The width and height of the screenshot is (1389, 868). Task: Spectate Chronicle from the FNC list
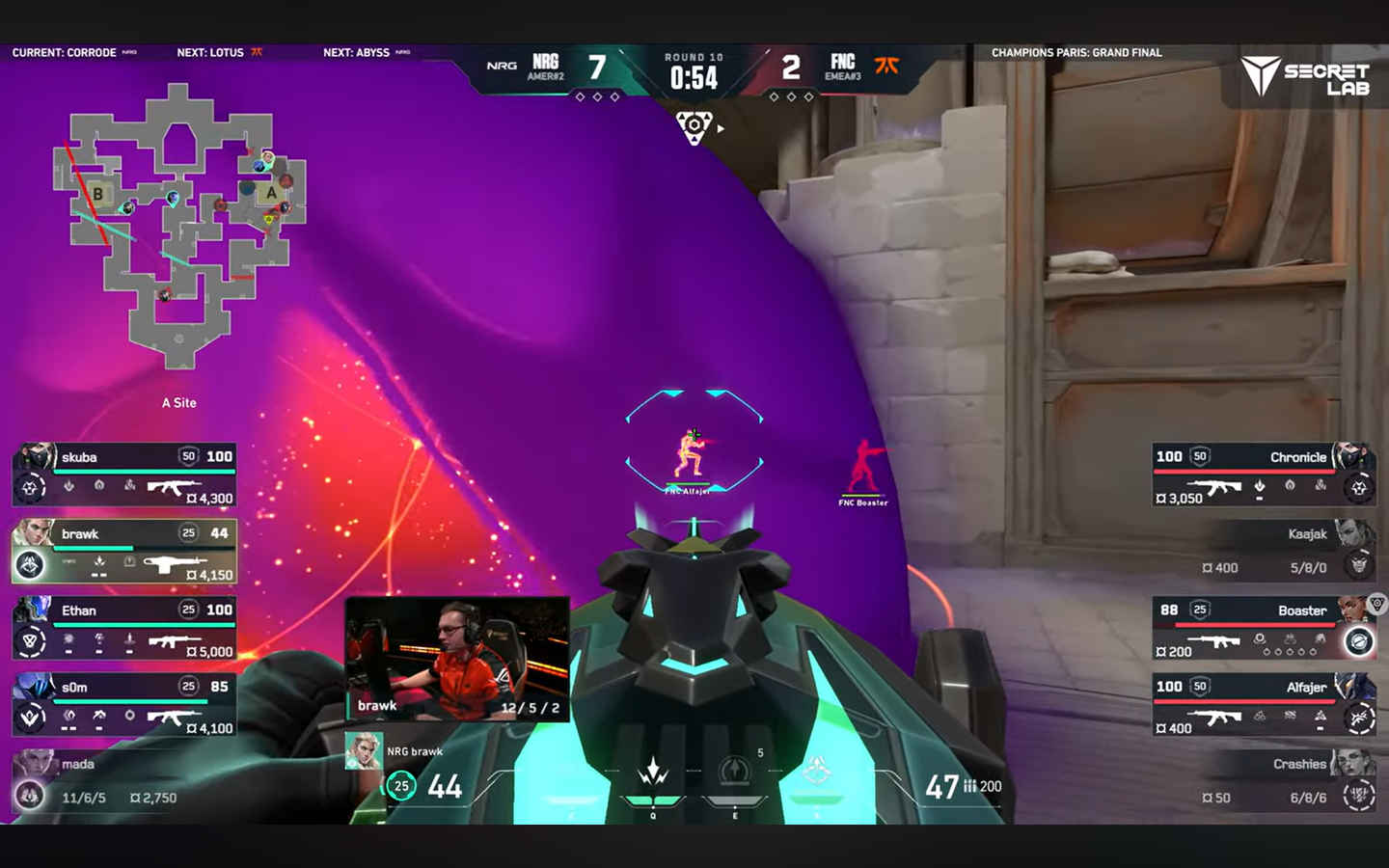1264,475
